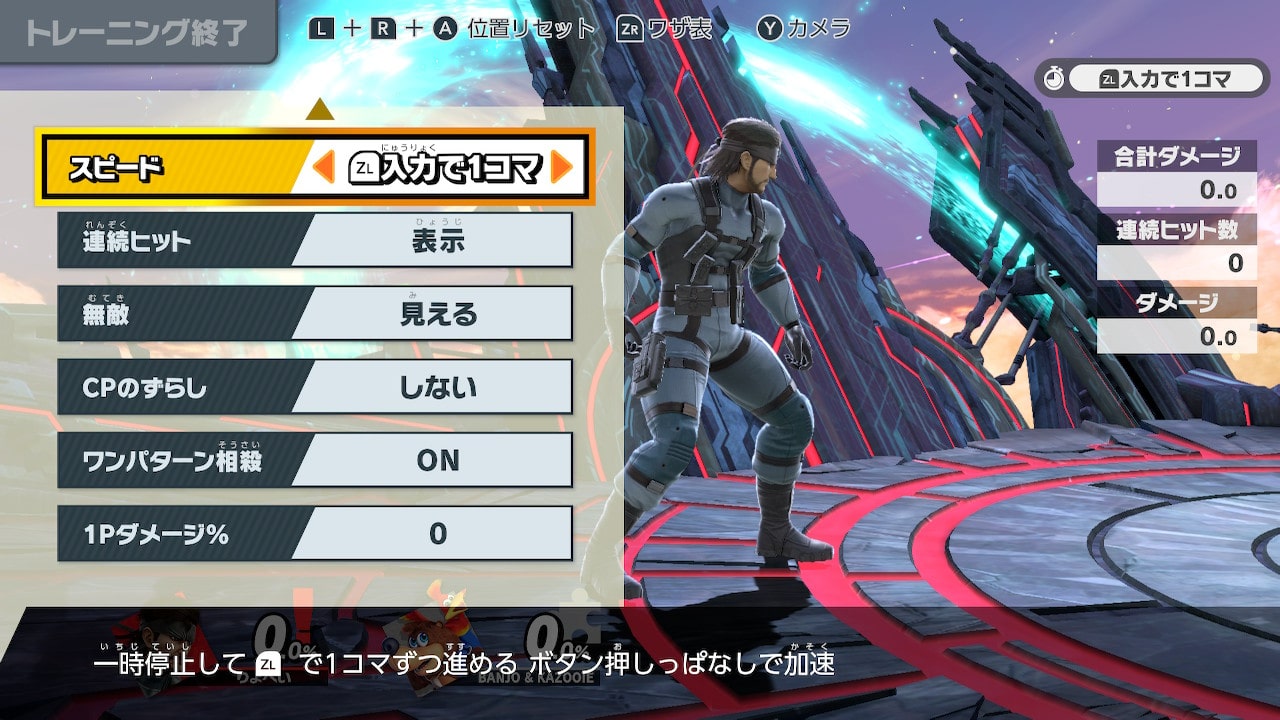Click the トレーニング終了 button

pyautogui.click(x=135, y=32)
